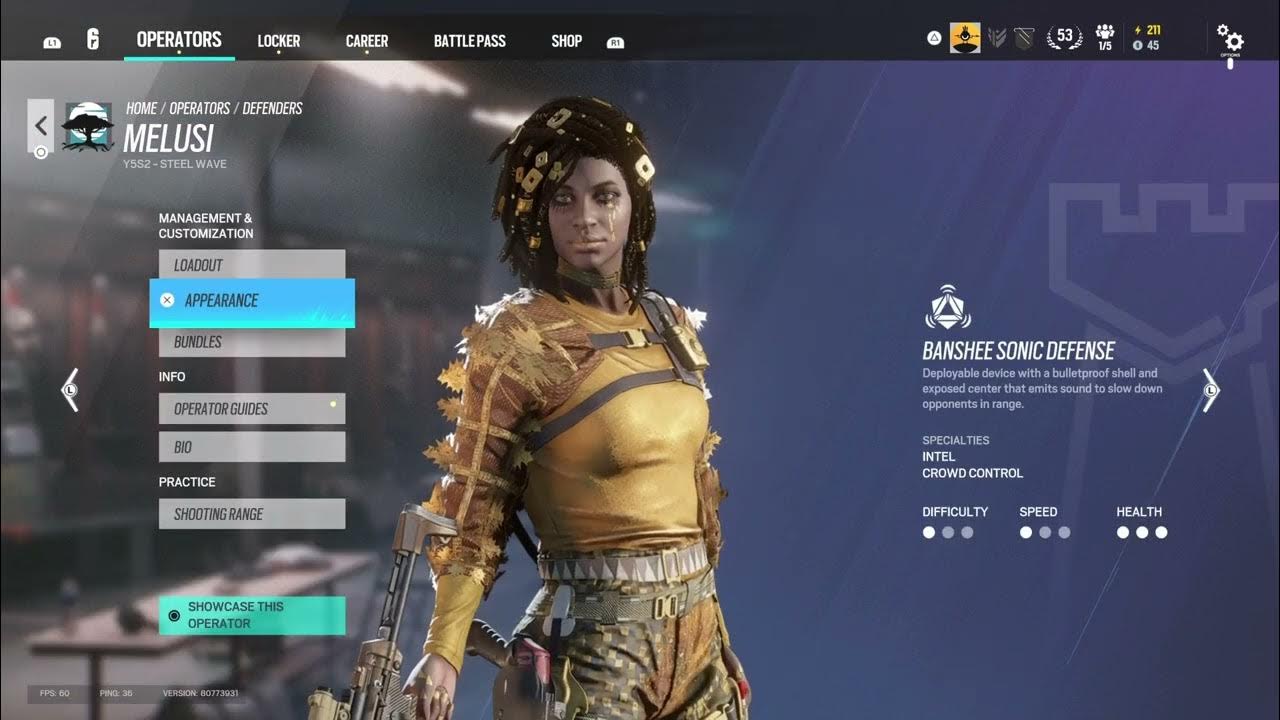View the operator Bio
Image resolution: width=1280 pixels, height=720 pixels.
252,447
